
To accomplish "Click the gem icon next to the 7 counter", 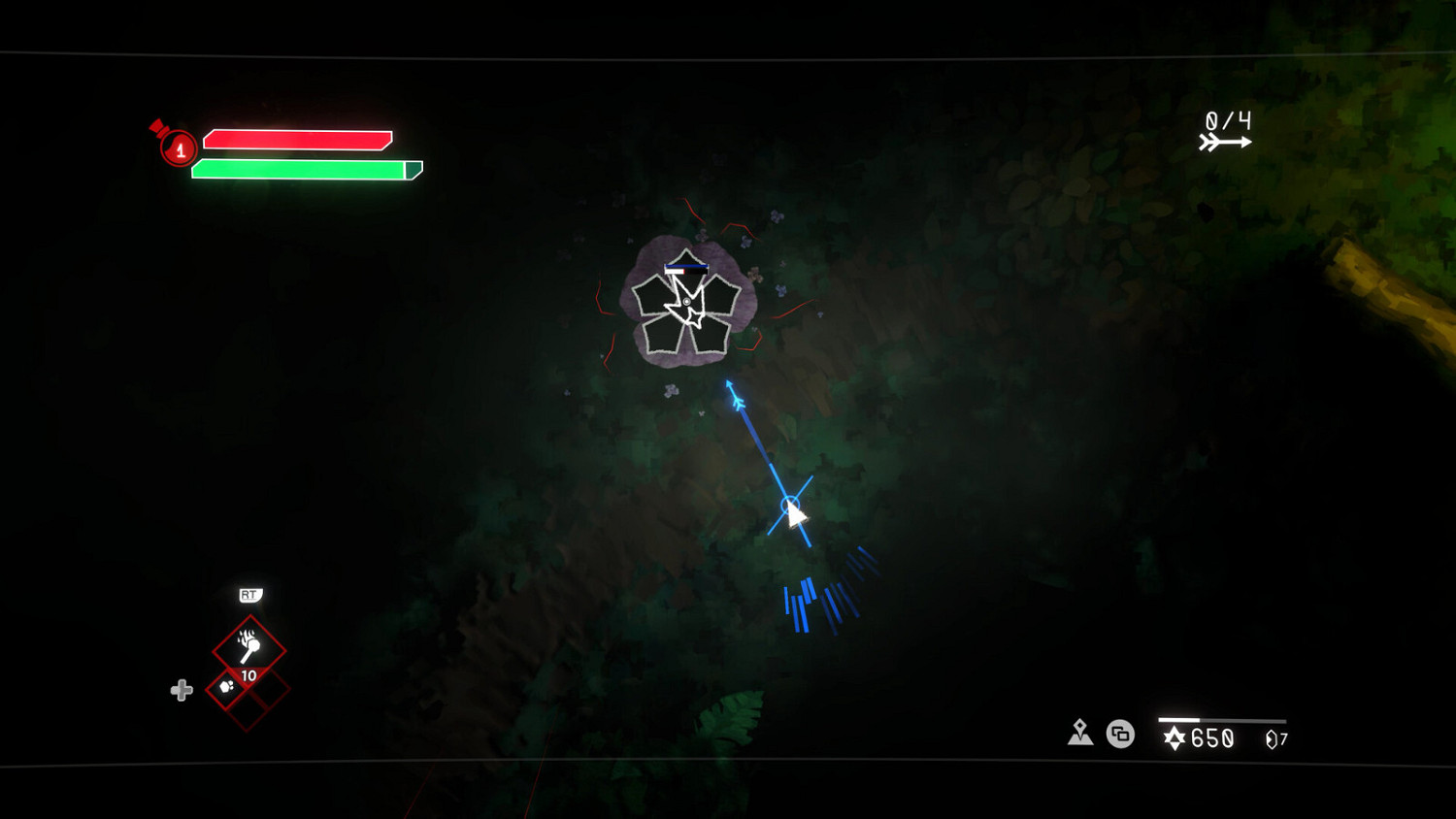I will (x=1269, y=739).
